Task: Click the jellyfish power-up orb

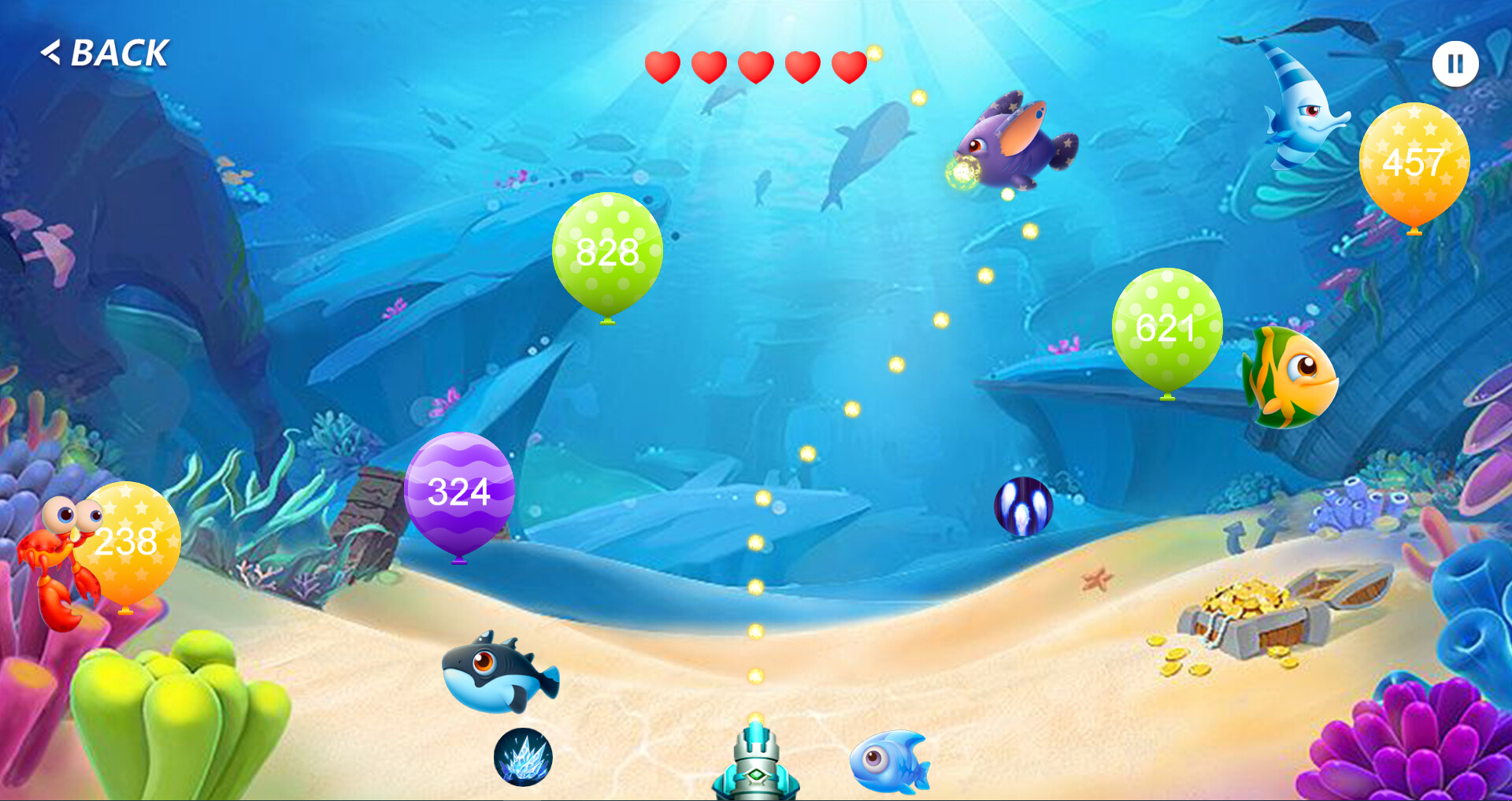Action: (x=1021, y=507)
